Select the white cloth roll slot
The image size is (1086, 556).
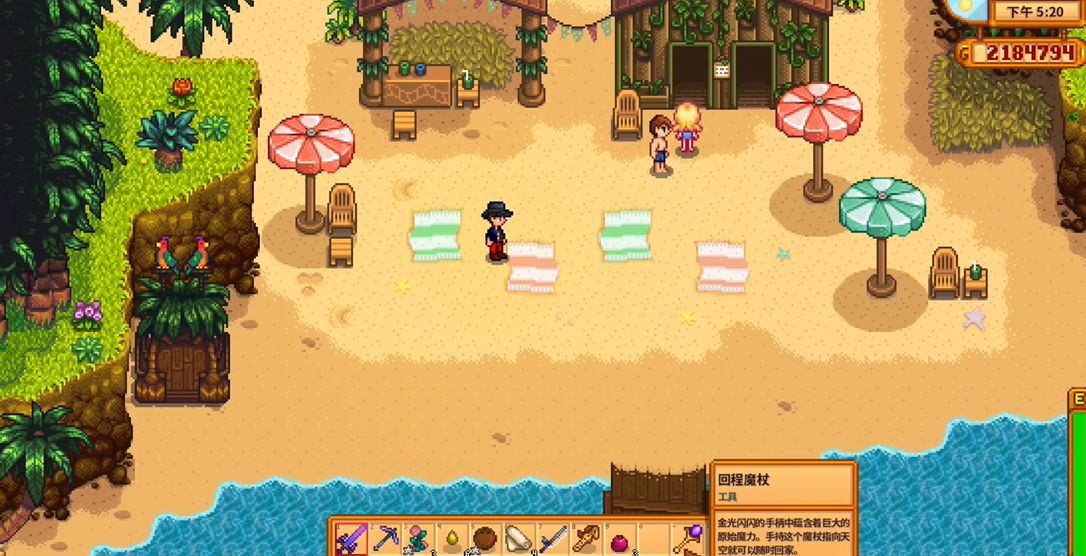point(519,539)
